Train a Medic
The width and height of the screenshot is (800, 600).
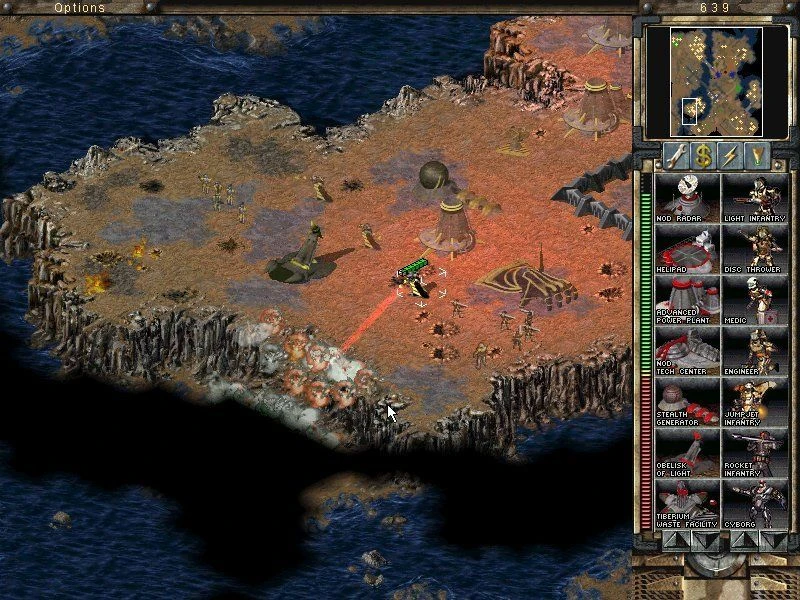[754, 301]
